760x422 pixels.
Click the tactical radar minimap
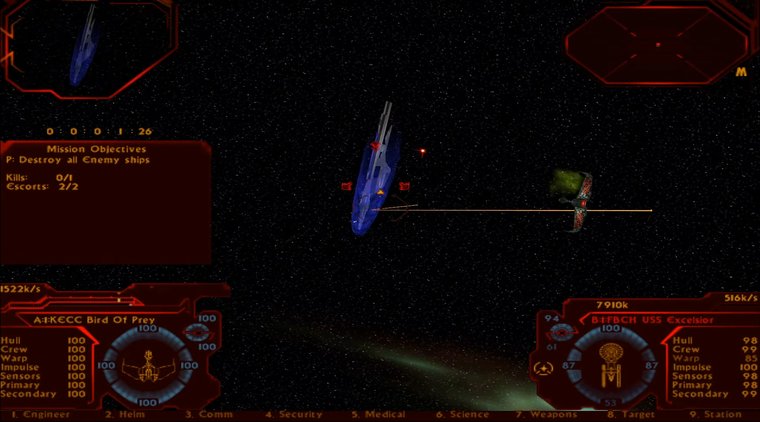pos(657,44)
